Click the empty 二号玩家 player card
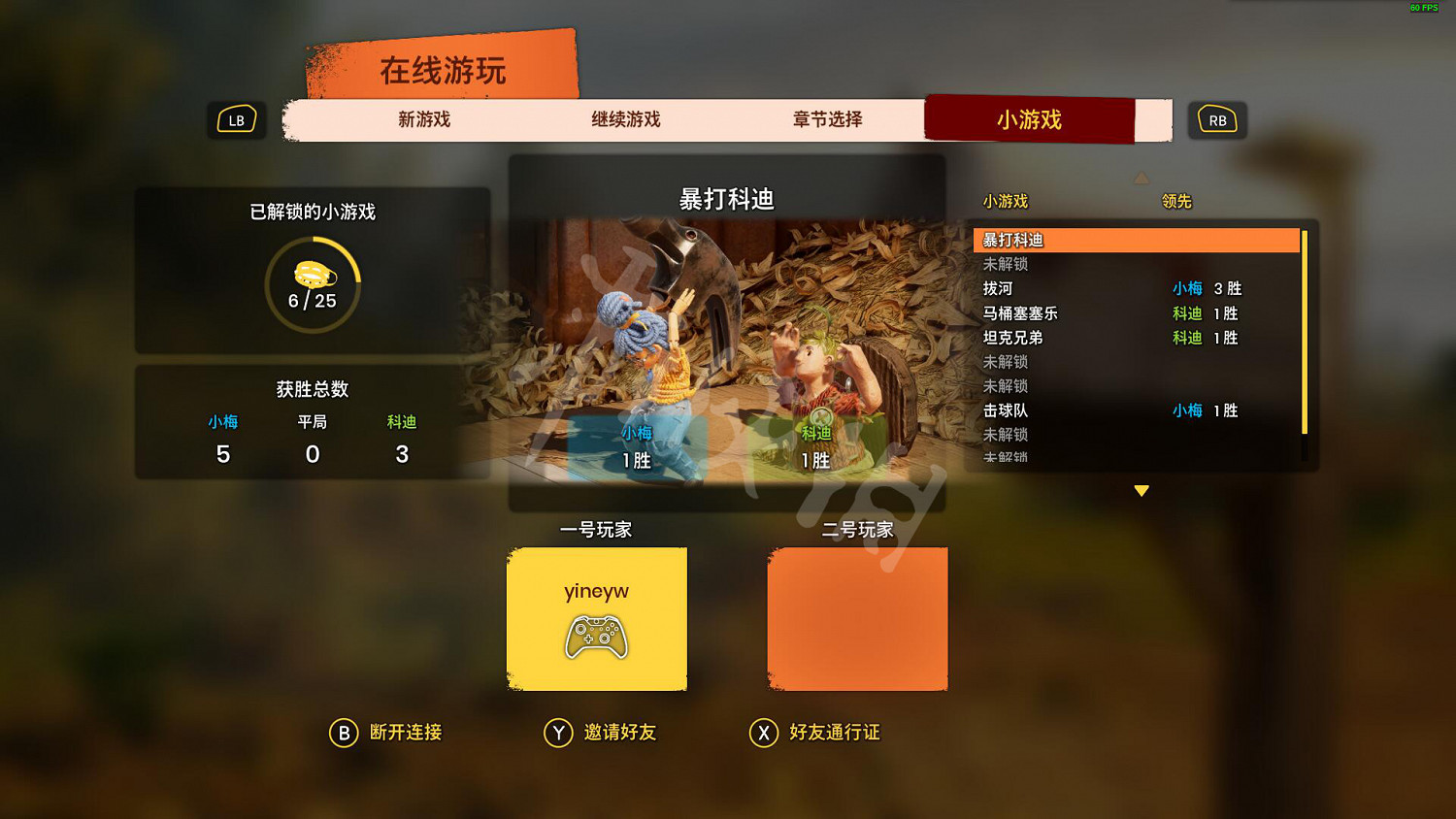 857,619
